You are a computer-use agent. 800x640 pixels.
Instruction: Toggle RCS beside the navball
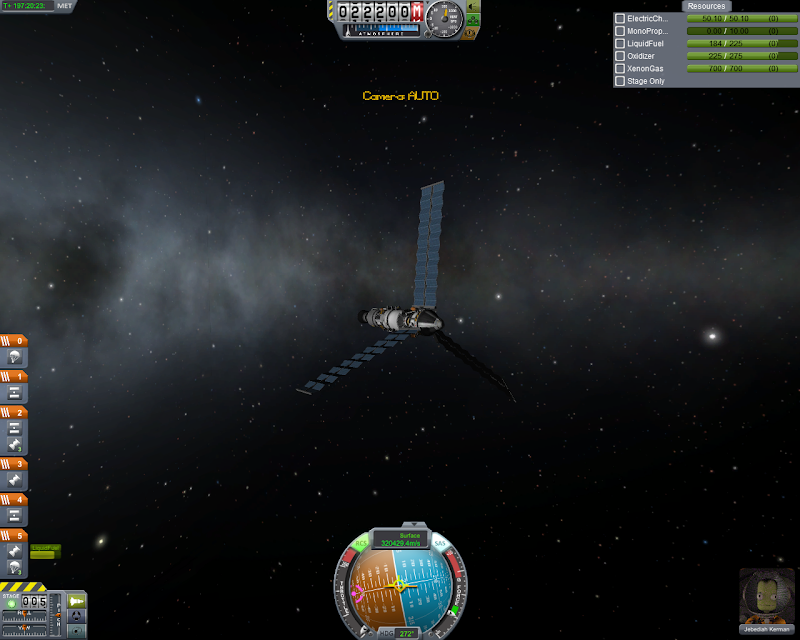[x=361, y=545]
